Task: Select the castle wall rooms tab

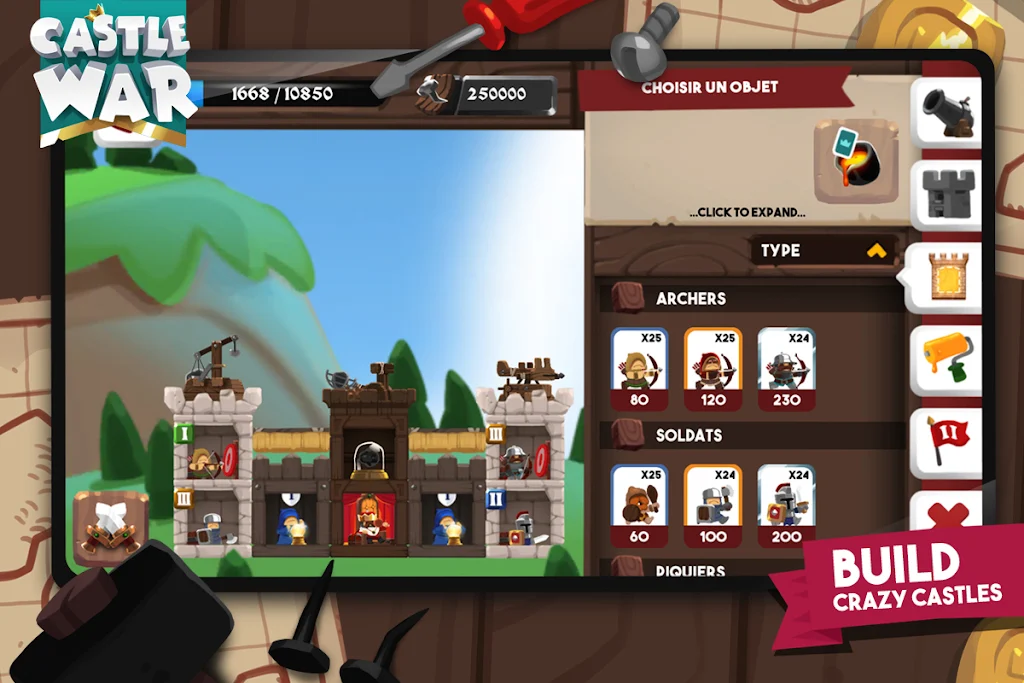Action: pyautogui.click(x=945, y=277)
